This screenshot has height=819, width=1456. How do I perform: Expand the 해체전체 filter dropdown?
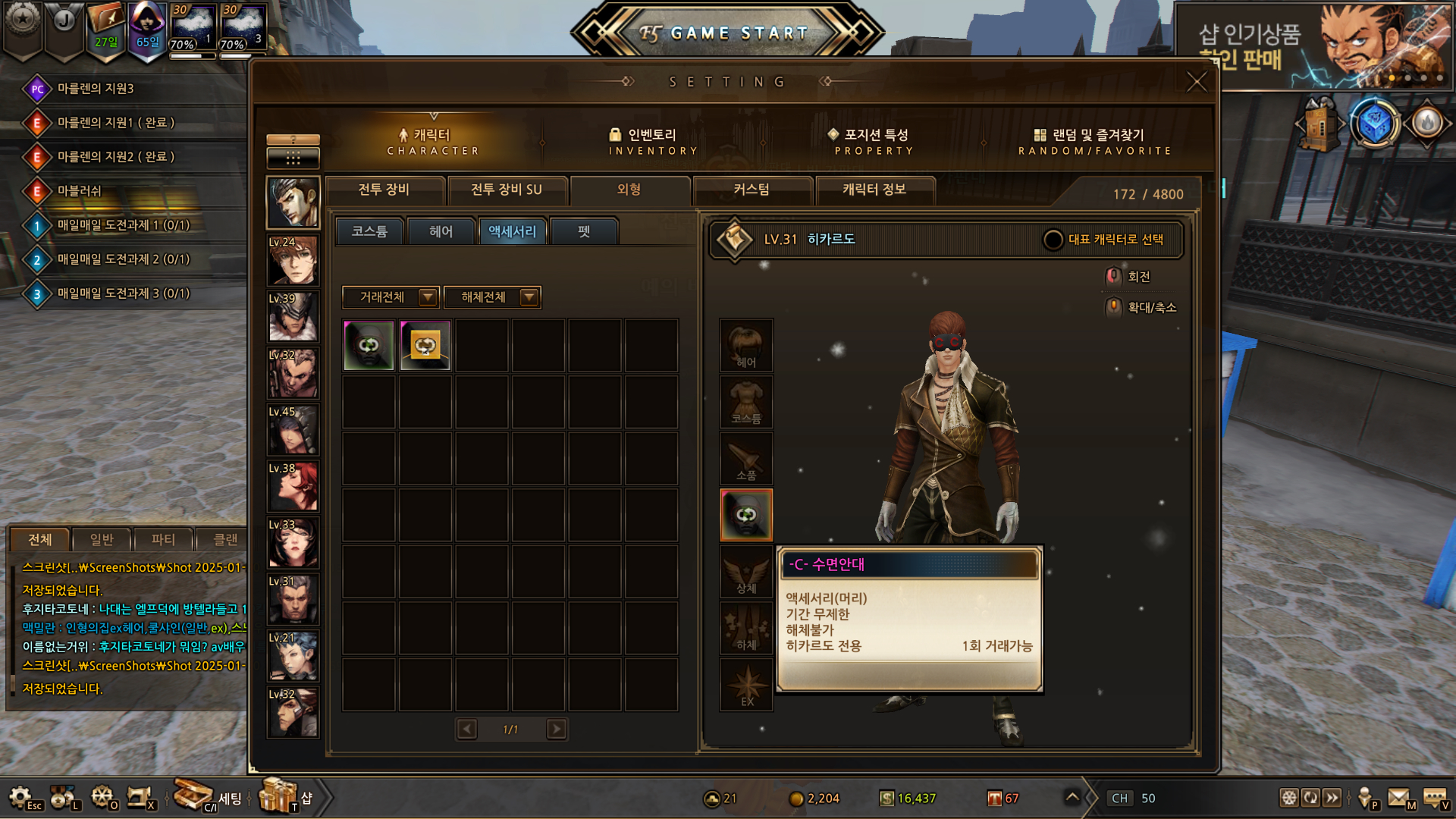coord(529,297)
